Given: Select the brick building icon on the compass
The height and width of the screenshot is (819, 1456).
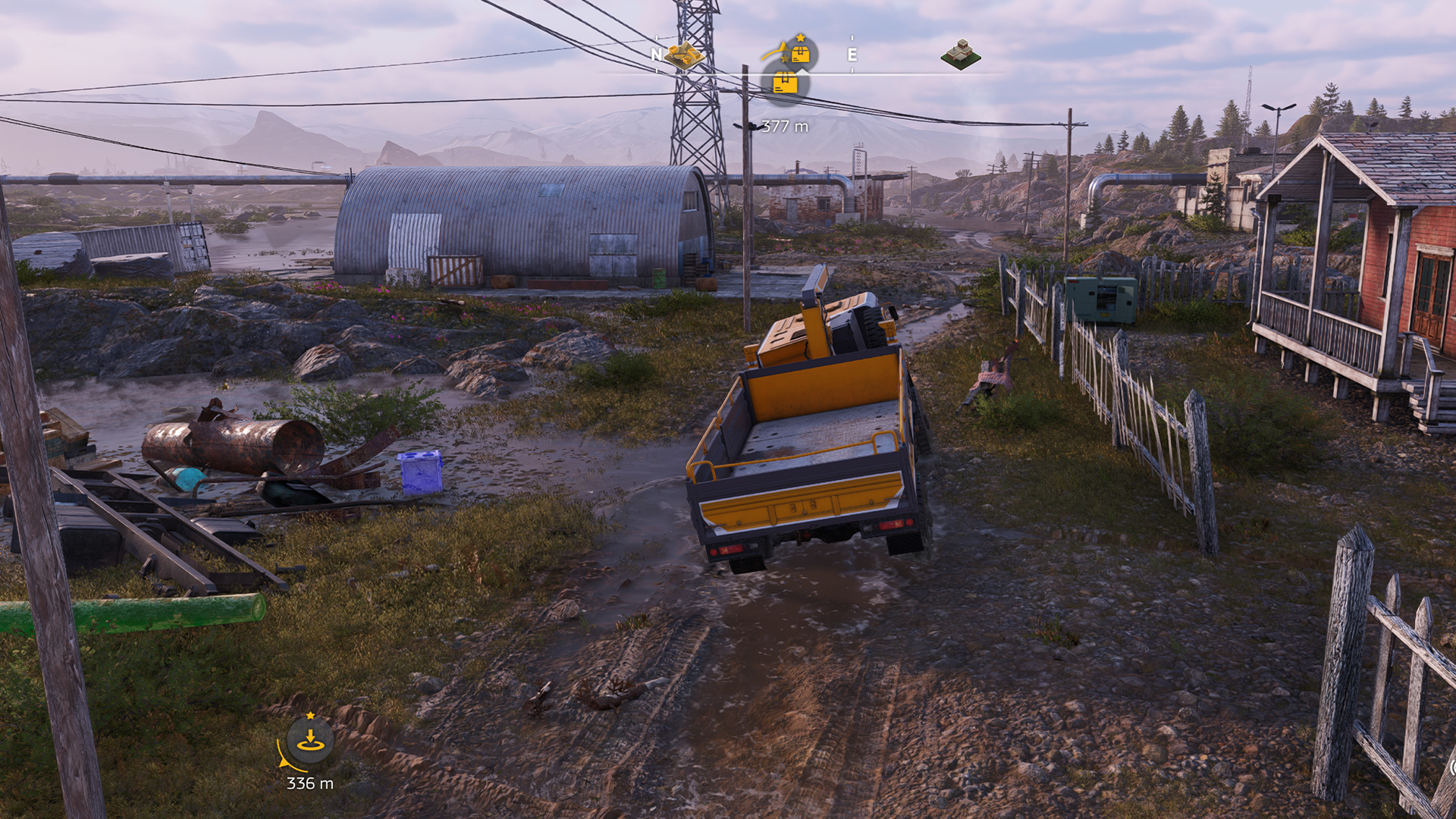Looking at the screenshot, I should 961,55.
